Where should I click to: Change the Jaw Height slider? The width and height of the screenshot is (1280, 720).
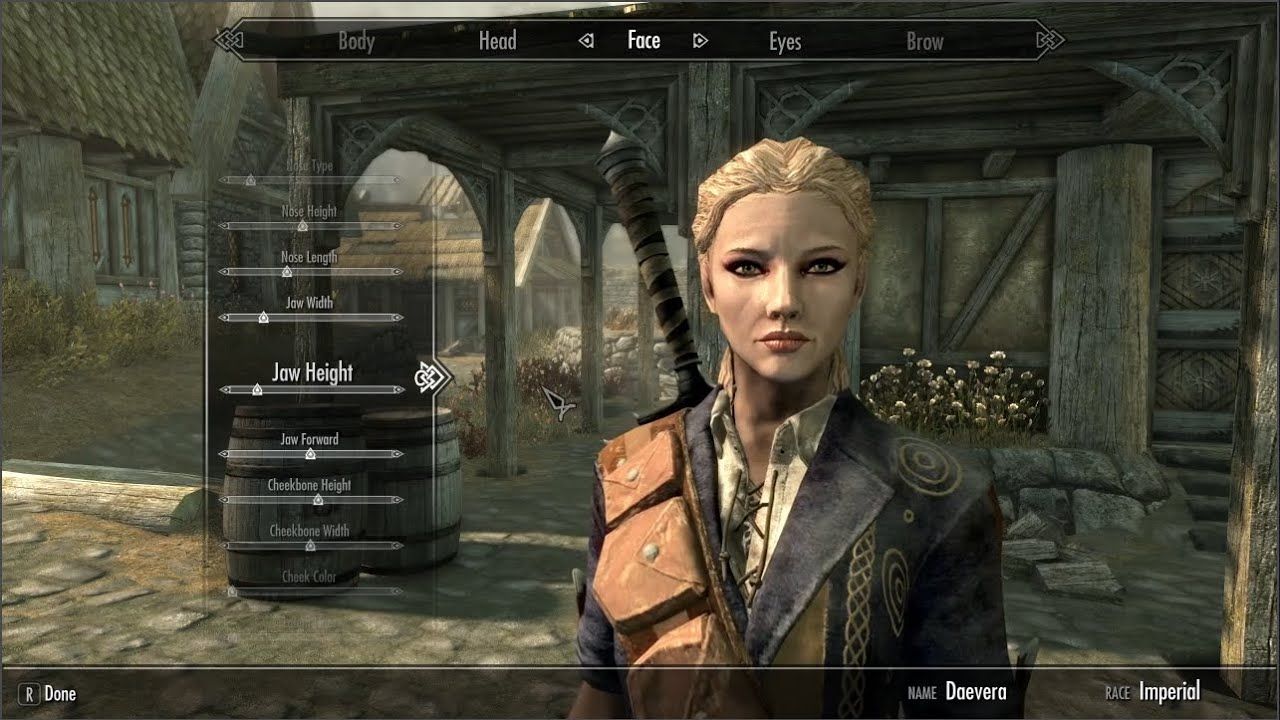click(x=257, y=389)
